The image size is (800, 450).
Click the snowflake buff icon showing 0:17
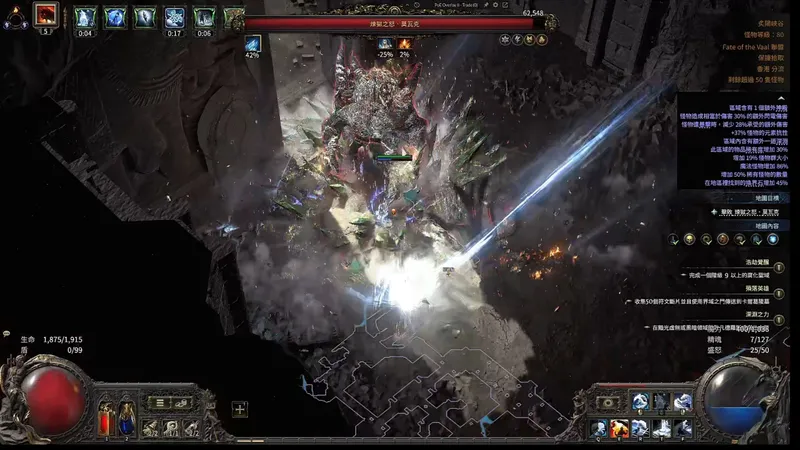[x=175, y=17]
